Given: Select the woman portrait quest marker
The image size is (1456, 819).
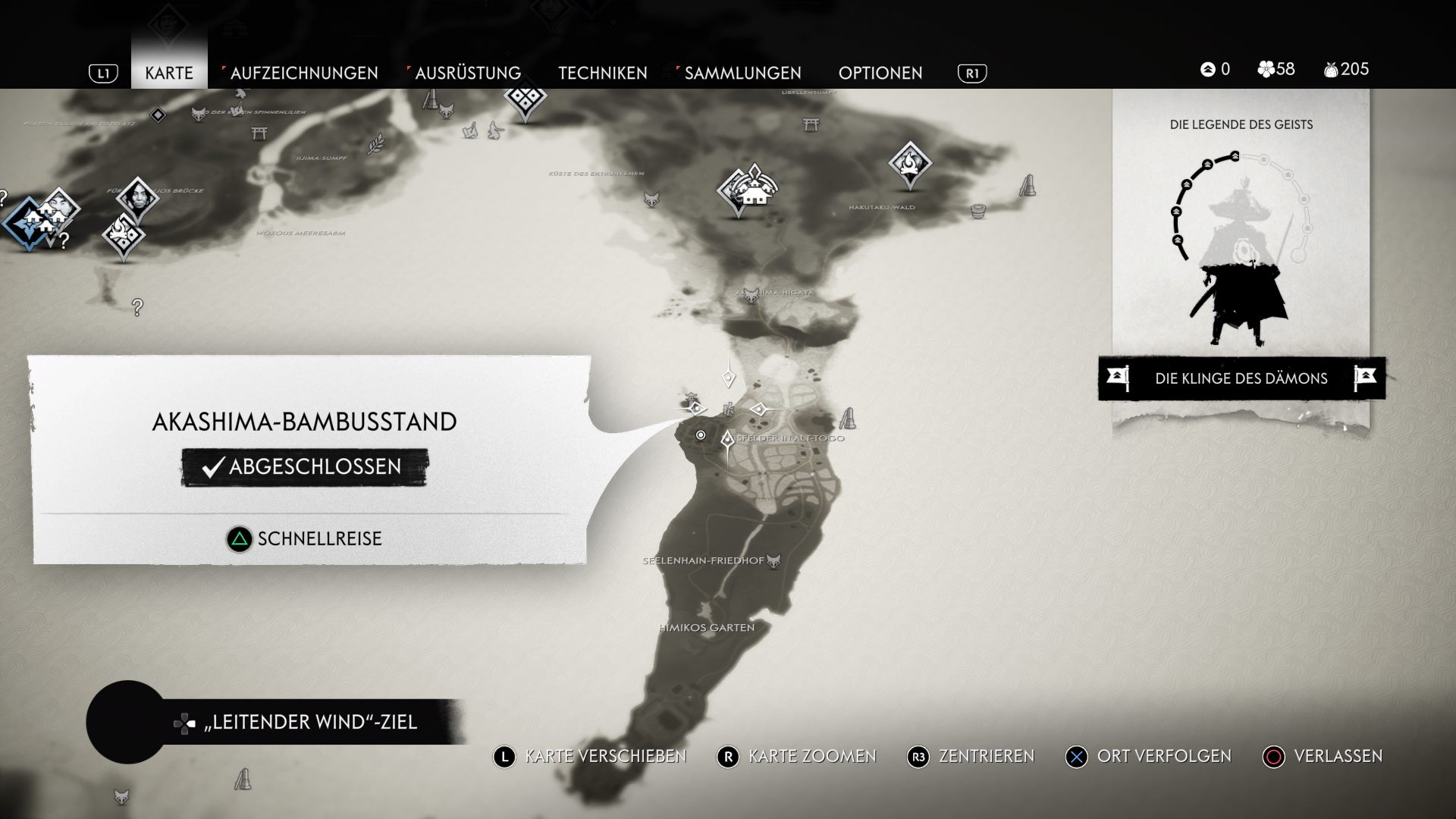Looking at the screenshot, I should (137, 197).
